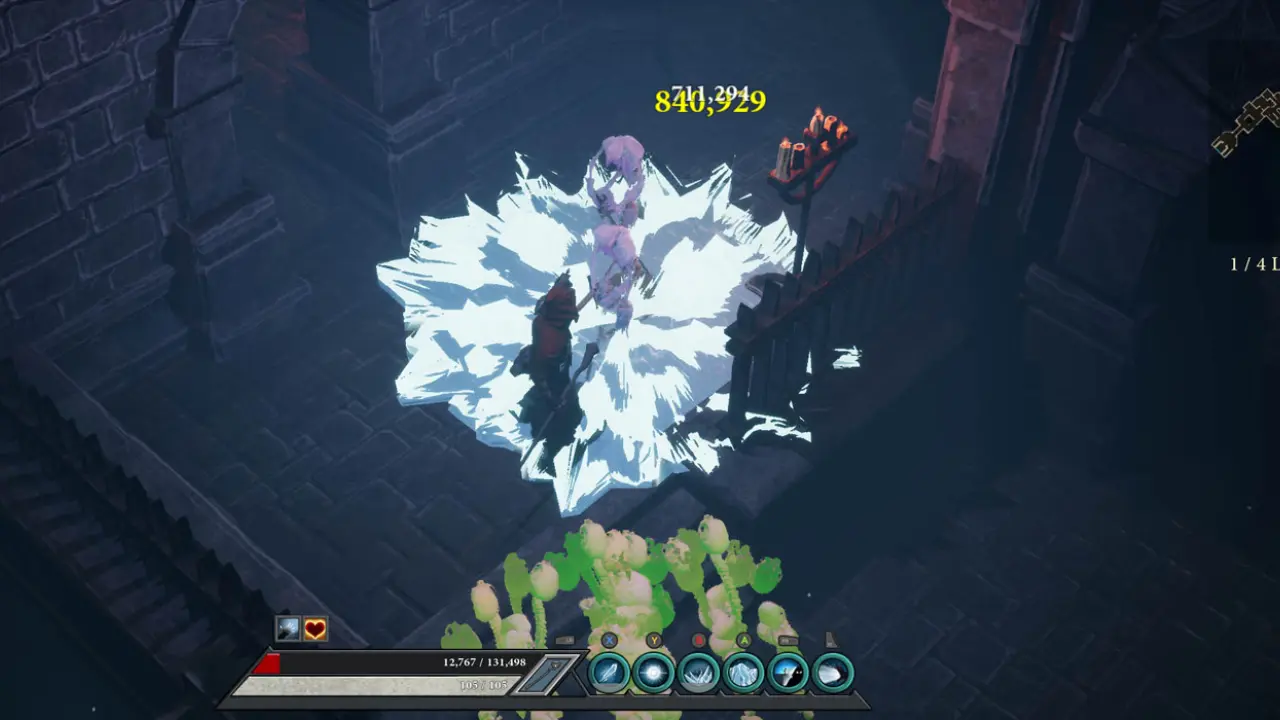Activate the dark figure frost ability
Image resolution: width=1280 pixels, height=720 pixels.
[789, 672]
